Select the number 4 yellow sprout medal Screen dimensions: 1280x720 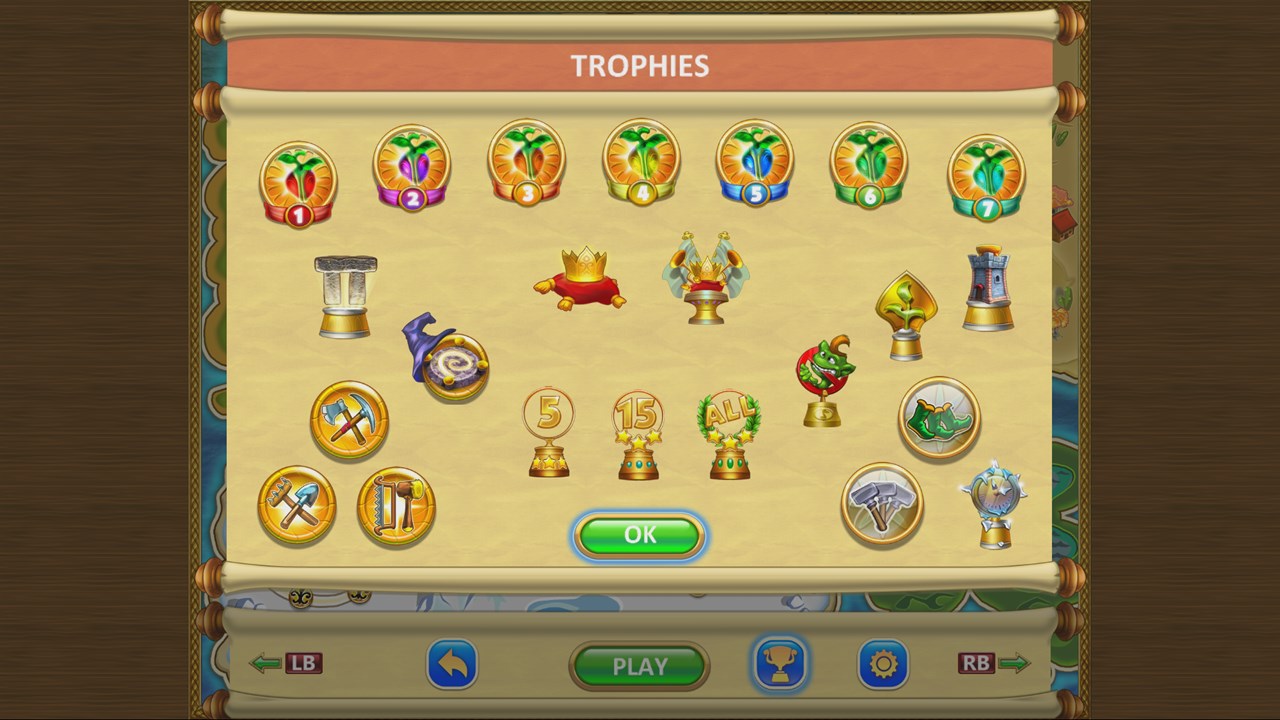(x=641, y=163)
